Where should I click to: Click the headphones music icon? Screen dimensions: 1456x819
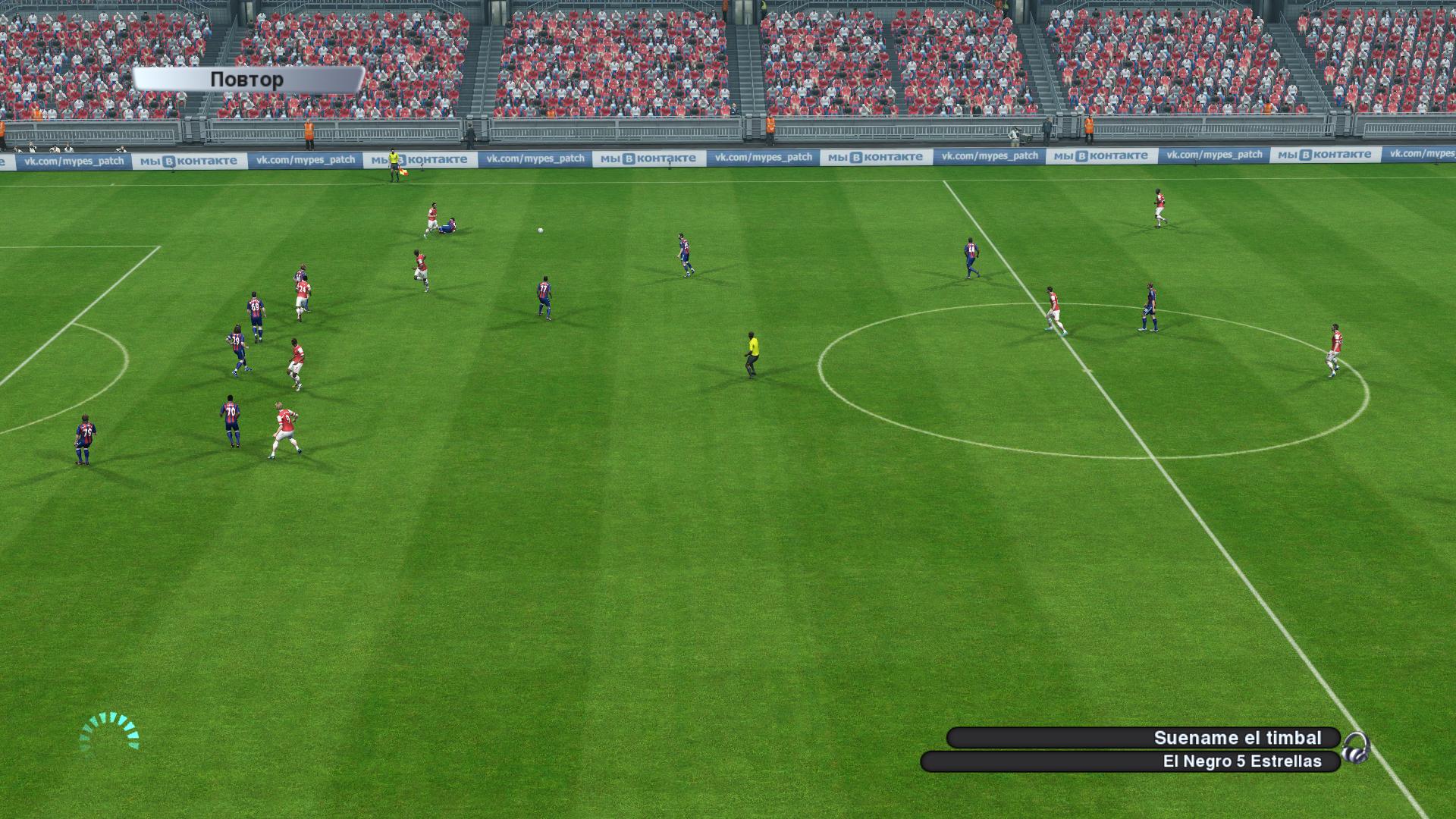(x=1355, y=748)
